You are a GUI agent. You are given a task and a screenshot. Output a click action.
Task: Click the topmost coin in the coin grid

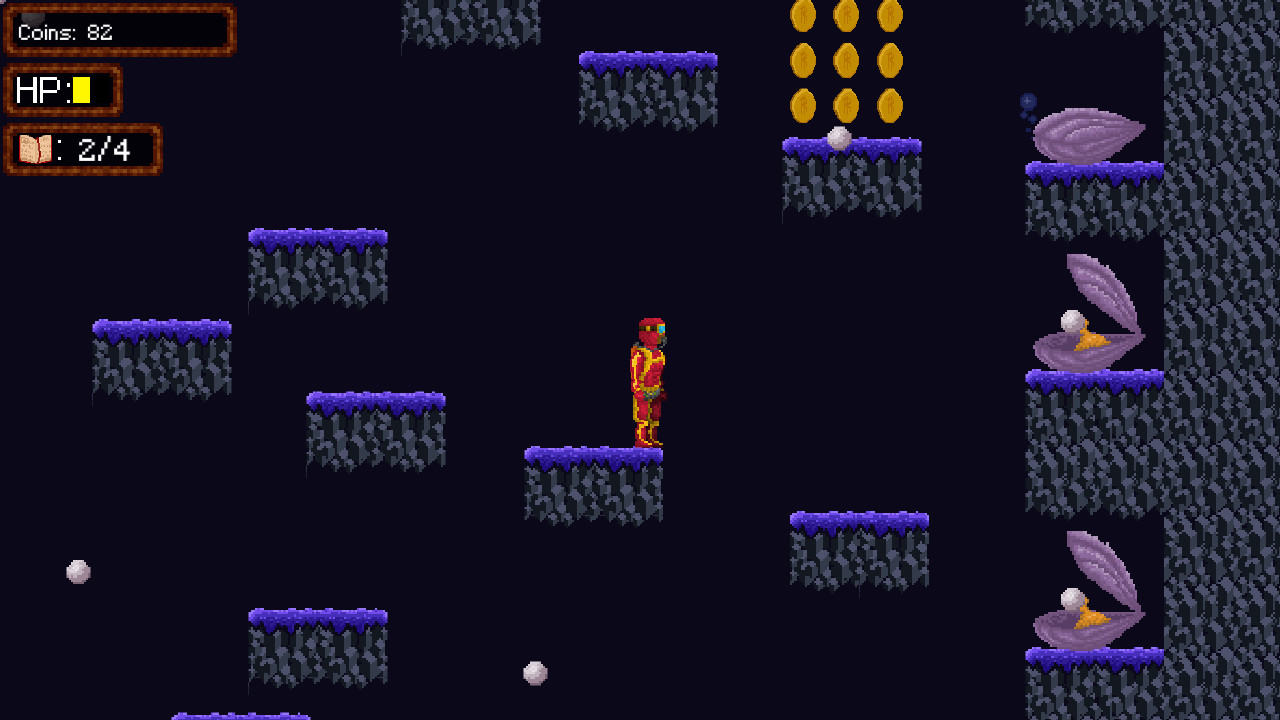tap(846, 17)
